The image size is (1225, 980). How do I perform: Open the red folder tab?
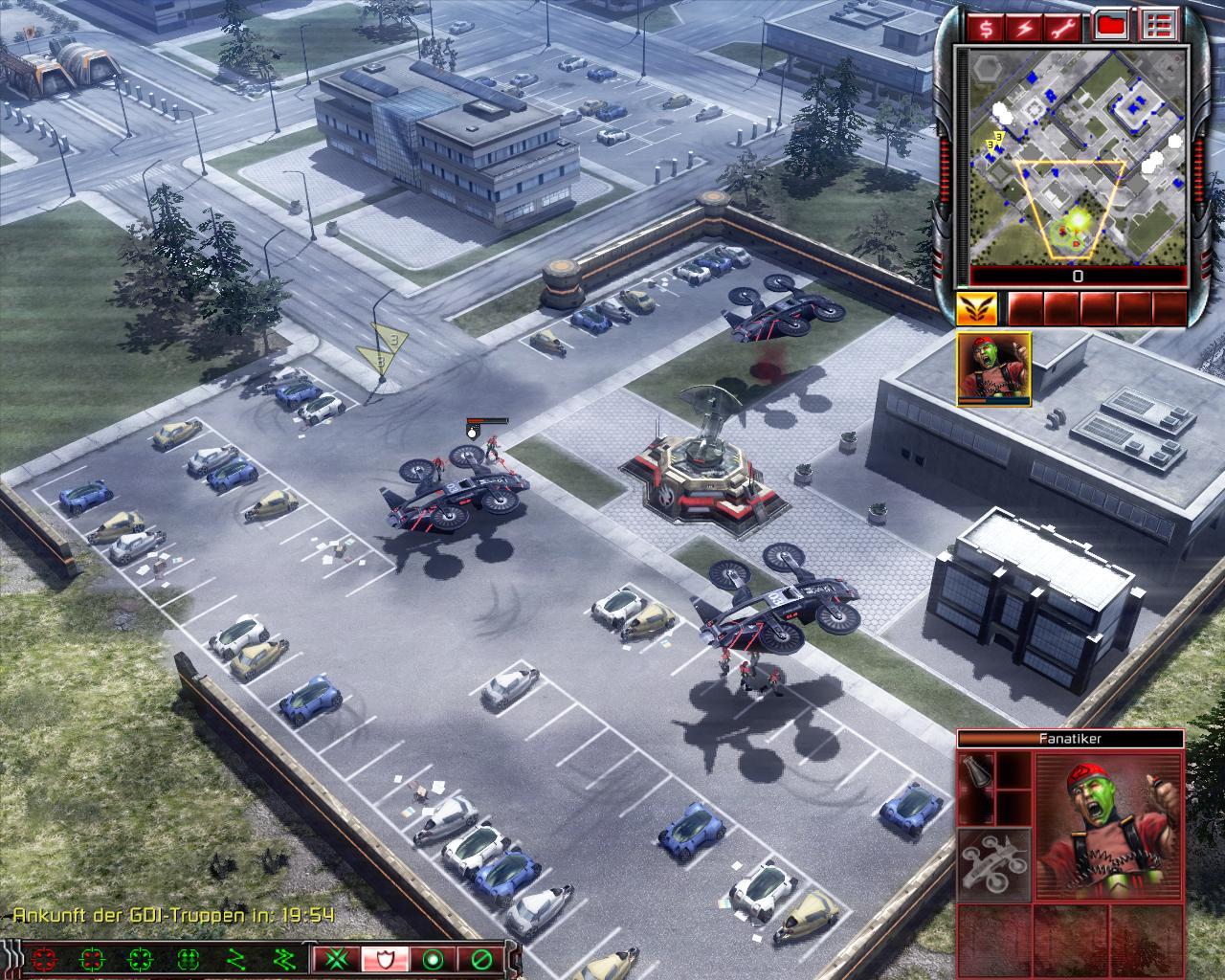pyautogui.click(x=1110, y=26)
